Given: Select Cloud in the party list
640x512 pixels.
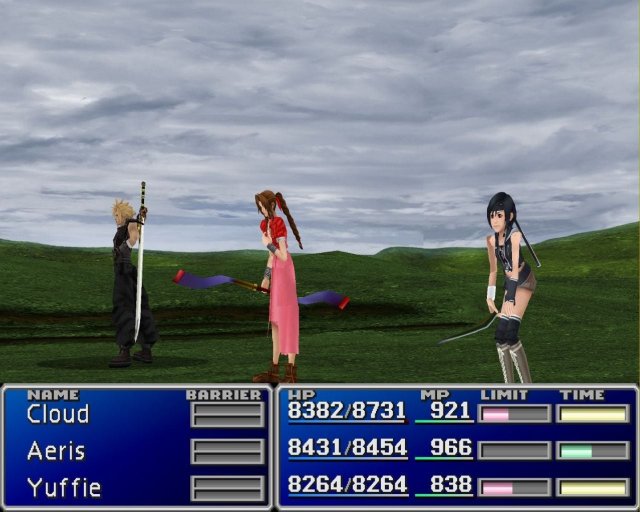Looking at the screenshot, I should click(57, 414).
